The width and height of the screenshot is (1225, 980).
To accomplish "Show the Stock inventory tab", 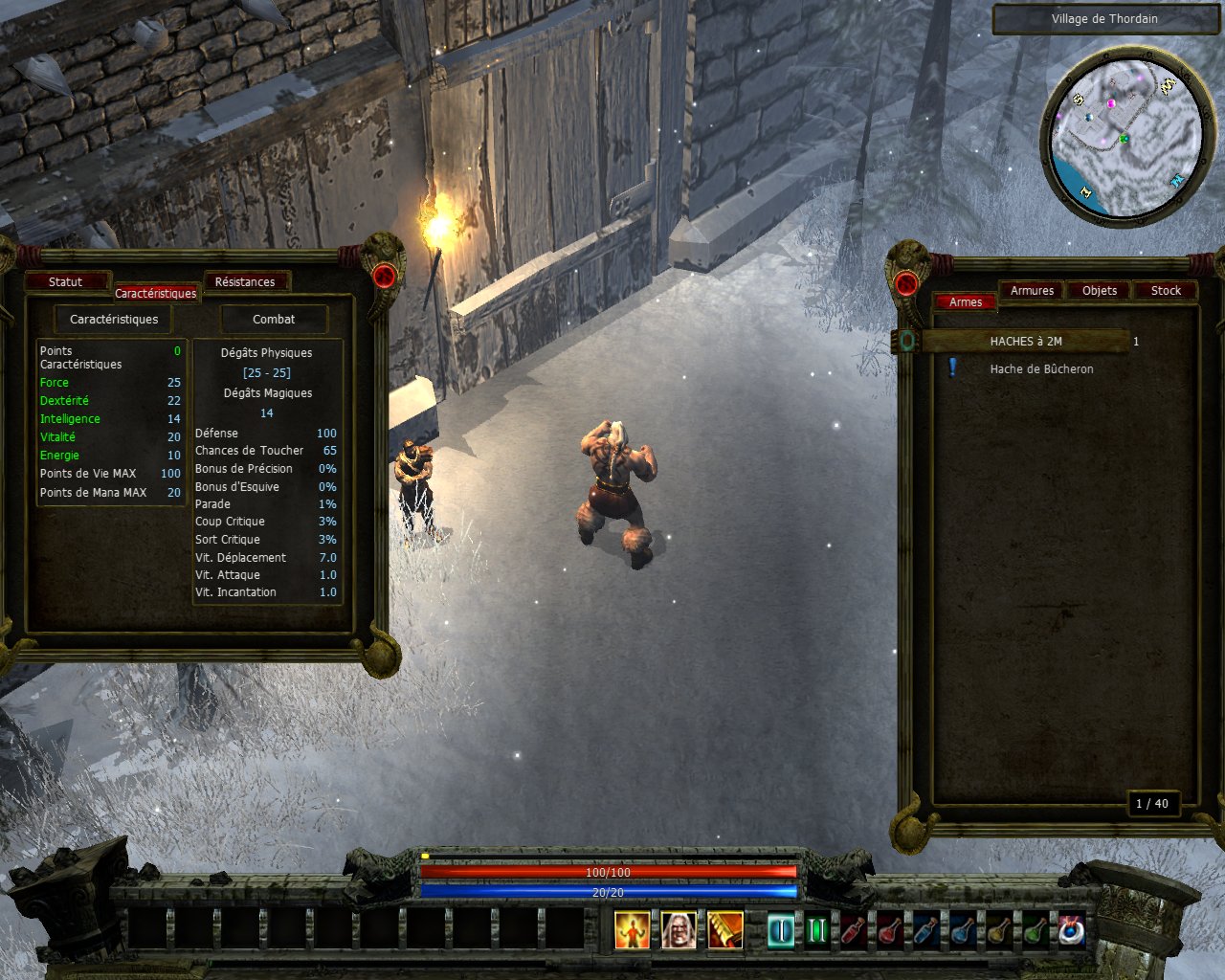I will click(1166, 290).
